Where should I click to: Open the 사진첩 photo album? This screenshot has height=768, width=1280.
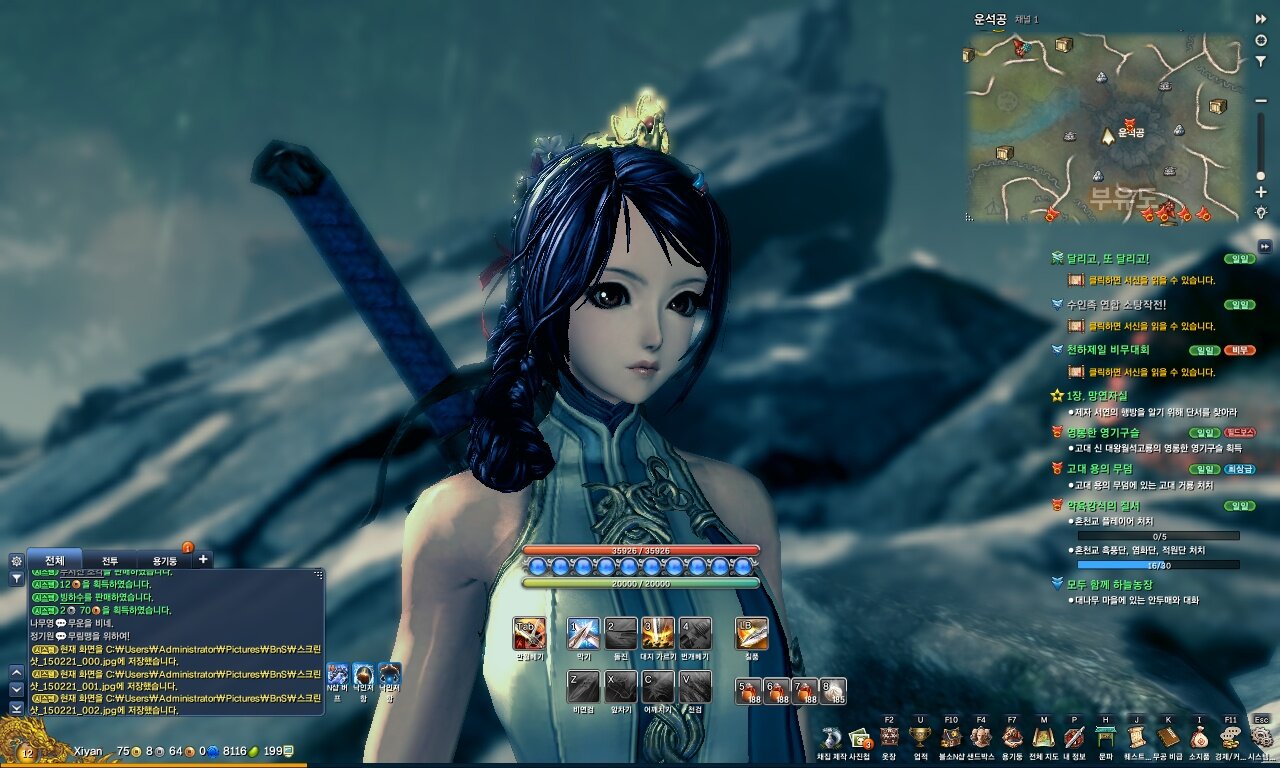[859, 739]
